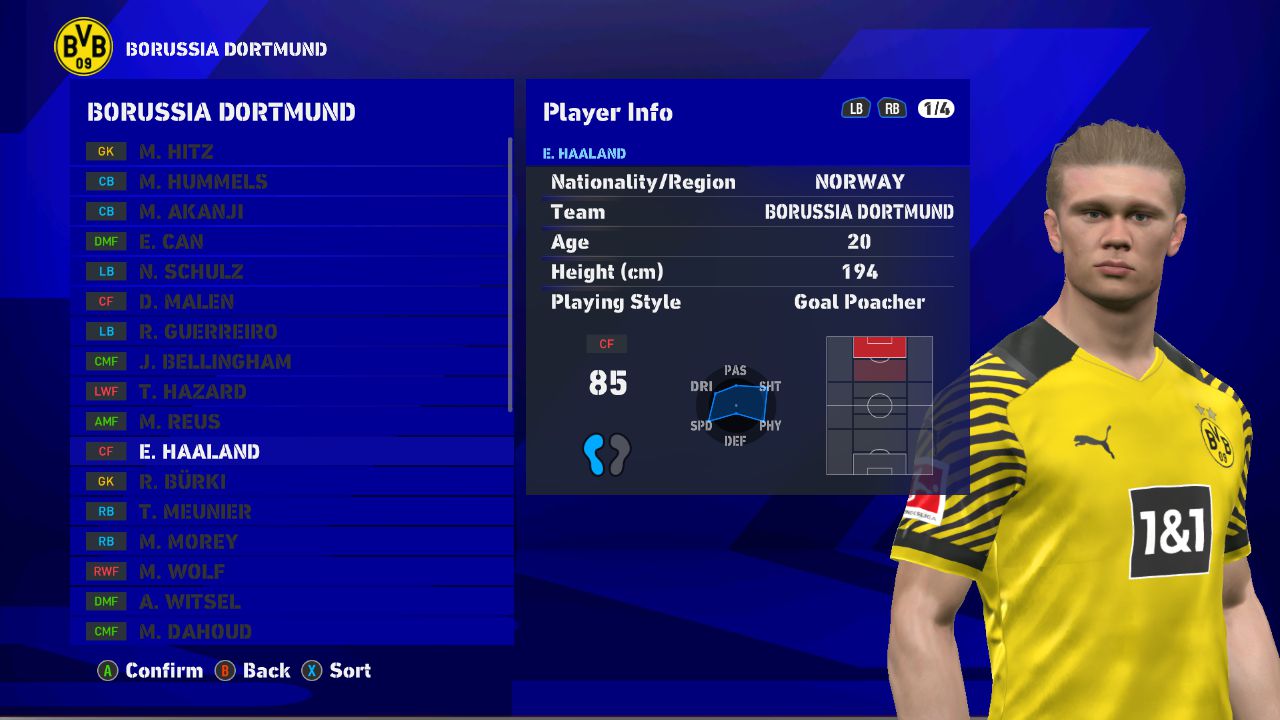Viewport: 1280px width, 720px height.
Task: Click J. Bellingham's row
Action: click(x=290, y=362)
